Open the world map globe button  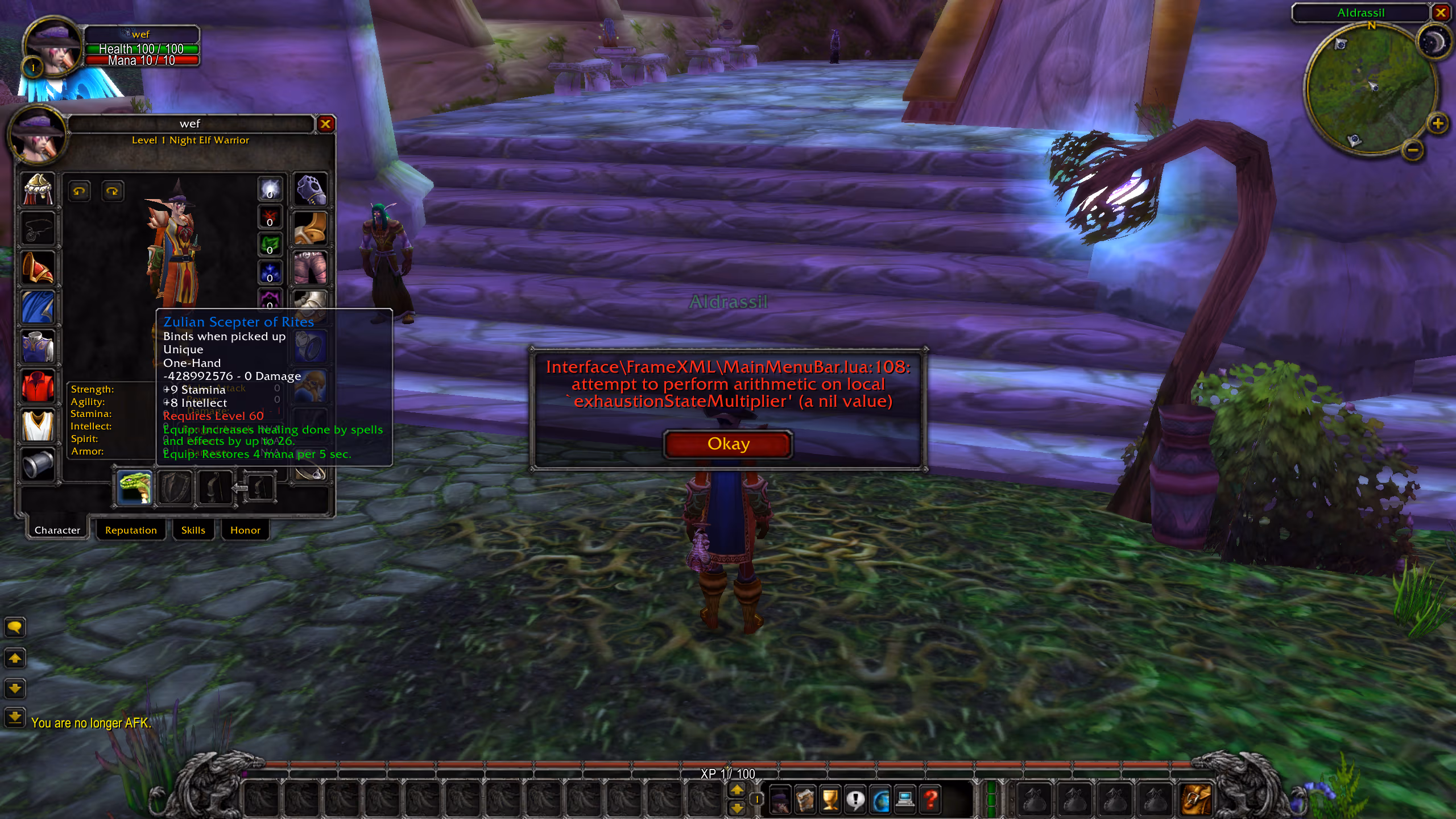881,800
